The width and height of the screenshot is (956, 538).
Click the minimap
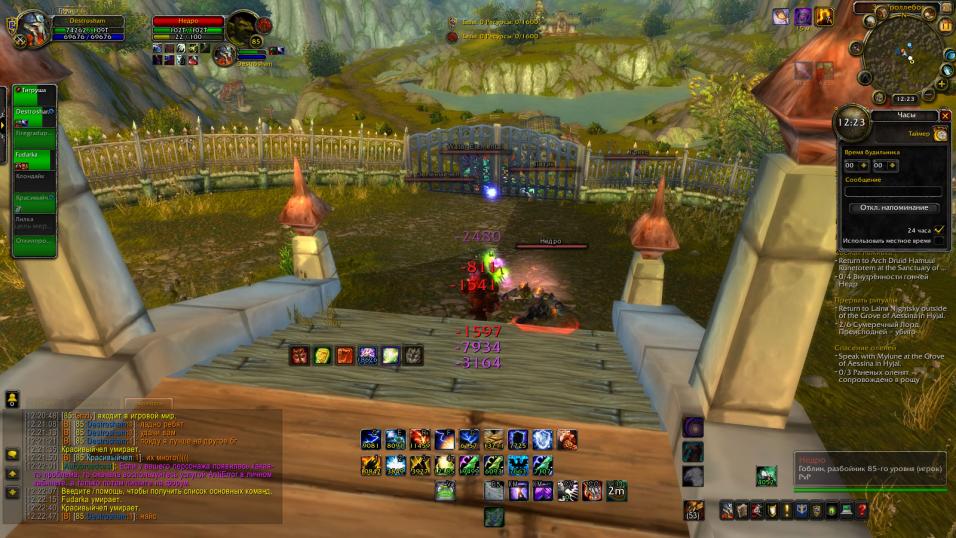point(903,52)
